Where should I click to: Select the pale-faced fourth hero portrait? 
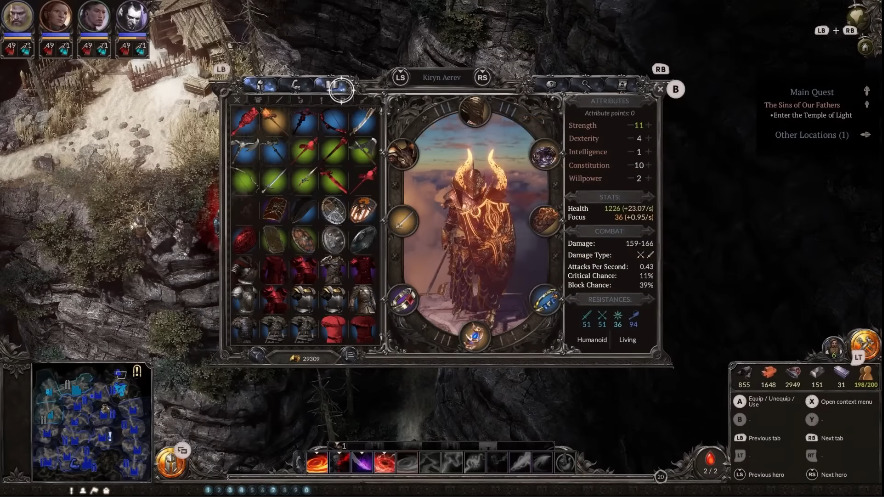pos(132,17)
